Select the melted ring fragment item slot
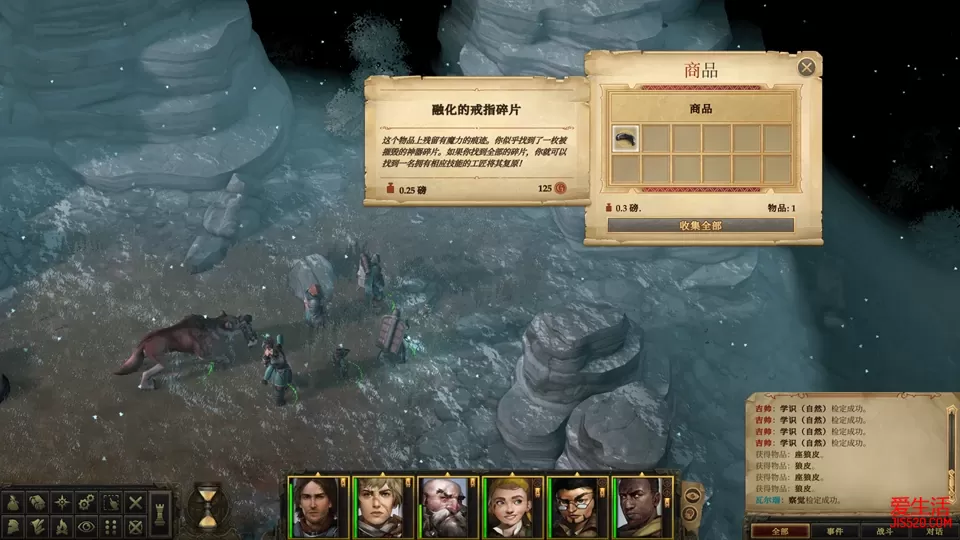The height and width of the screenshot is (540, 960). [626, 138]
